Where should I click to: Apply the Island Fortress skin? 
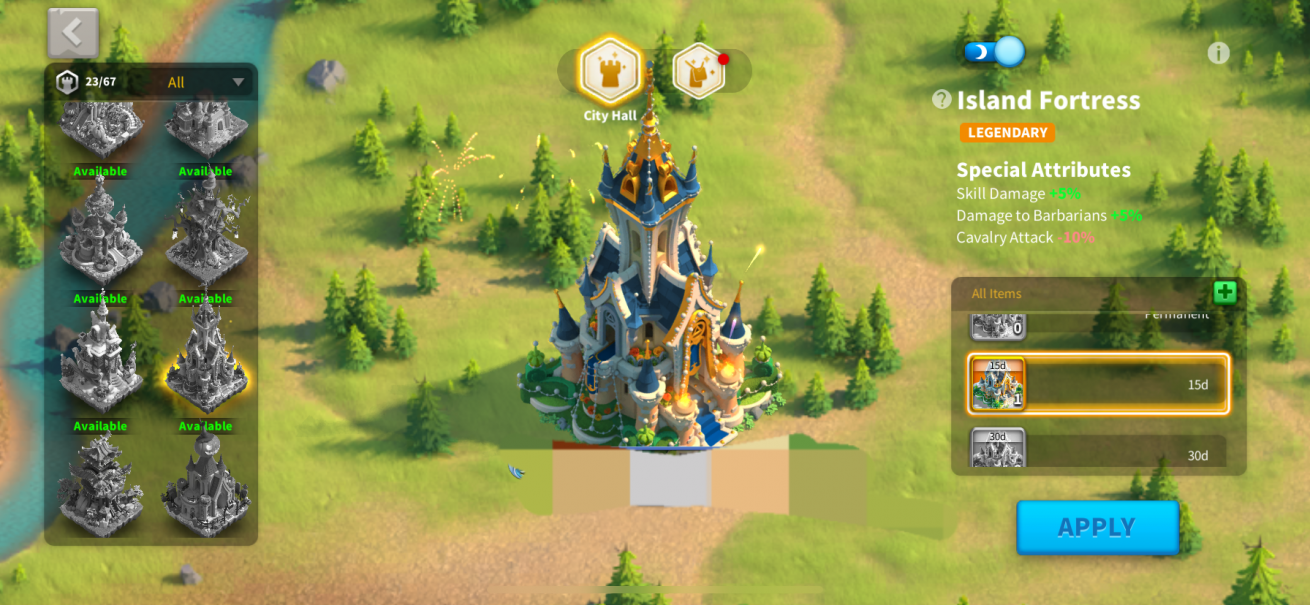click(x=1097, y=527)
